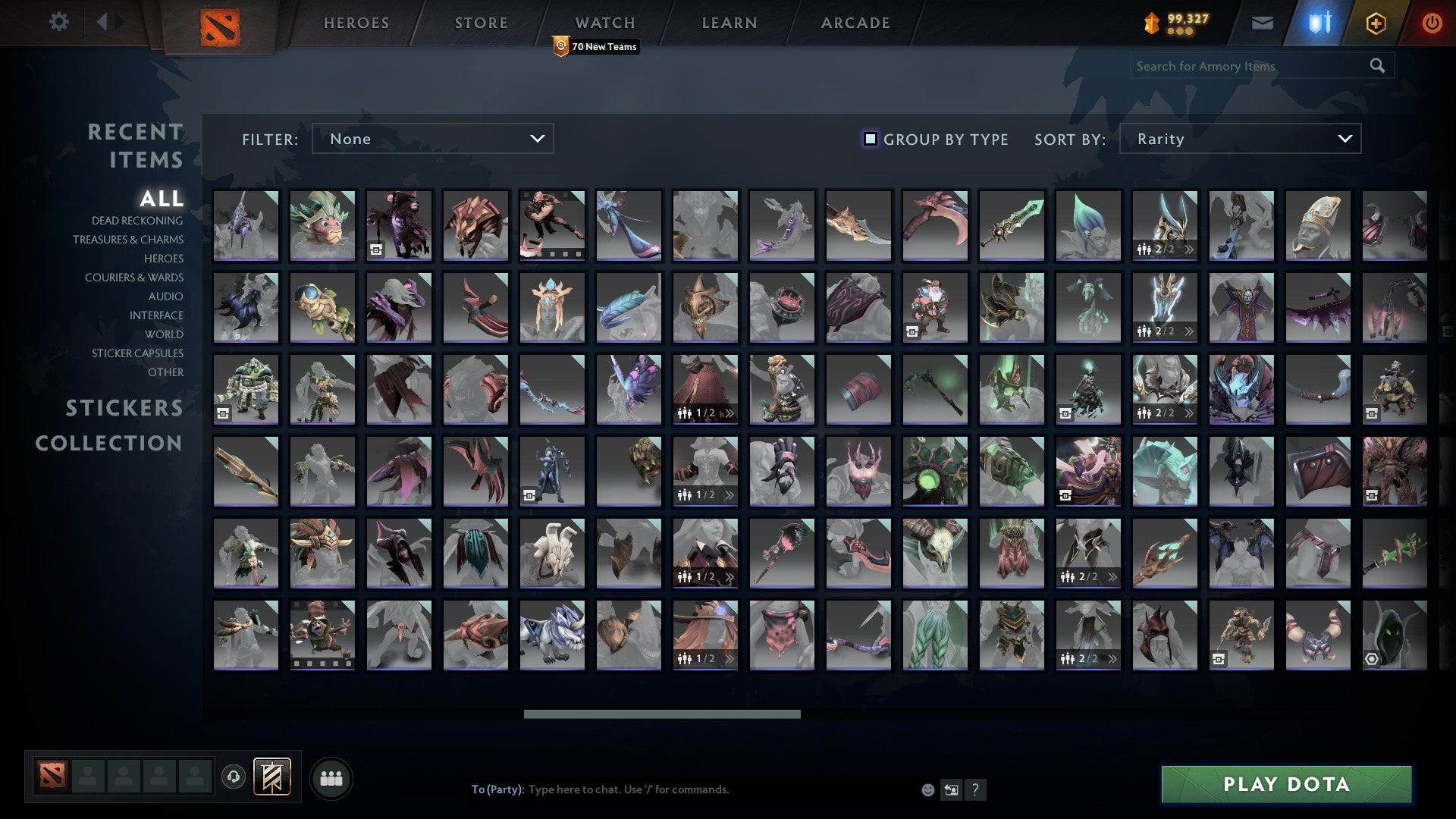Switch to the WATCH tab
The image size is (1456, 819).
point(604,22)
